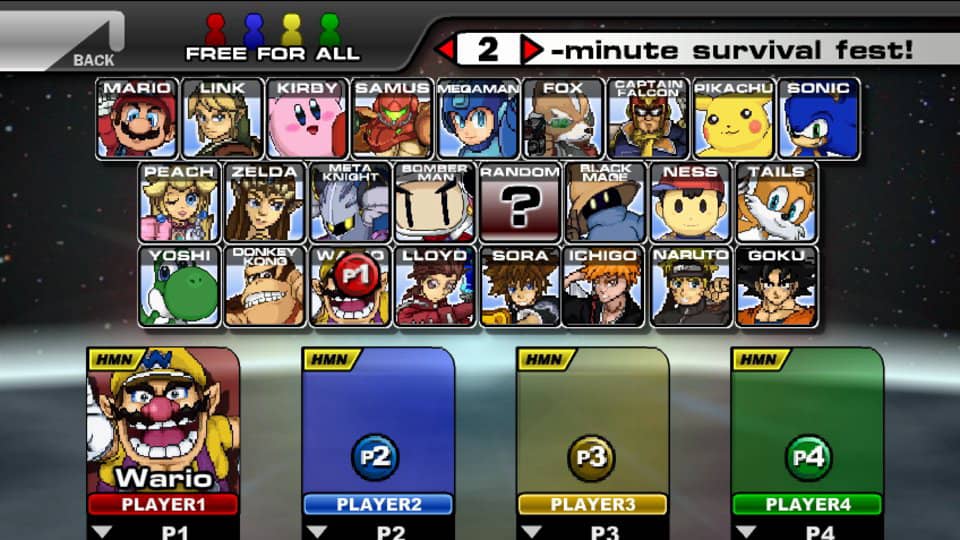Viewport: 960px width, 540px height.
Task: Pick the Megaman character tile
Action: pyautogui.click(x=478, y=119)
